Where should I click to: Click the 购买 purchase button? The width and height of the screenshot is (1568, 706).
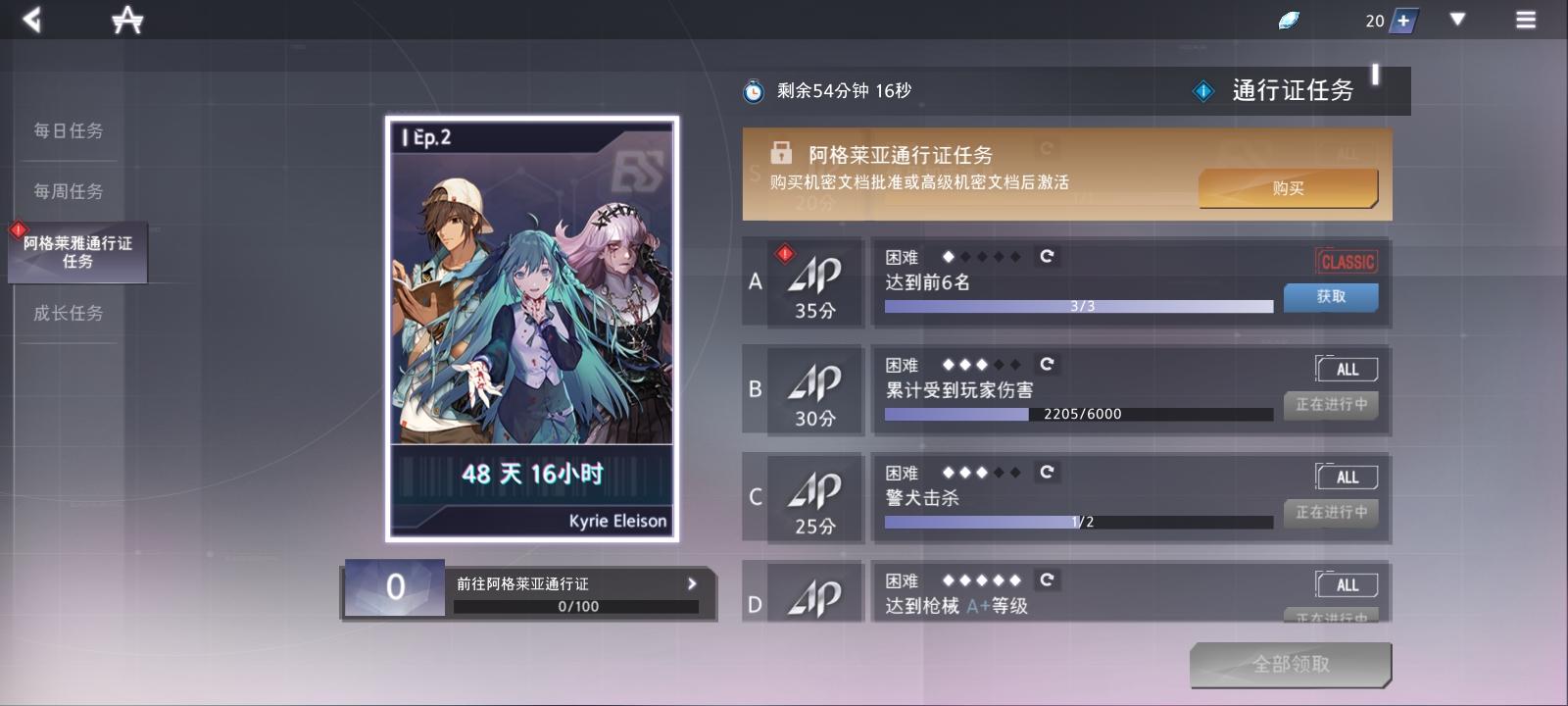pyautogui.click(x=1287, y=187)
